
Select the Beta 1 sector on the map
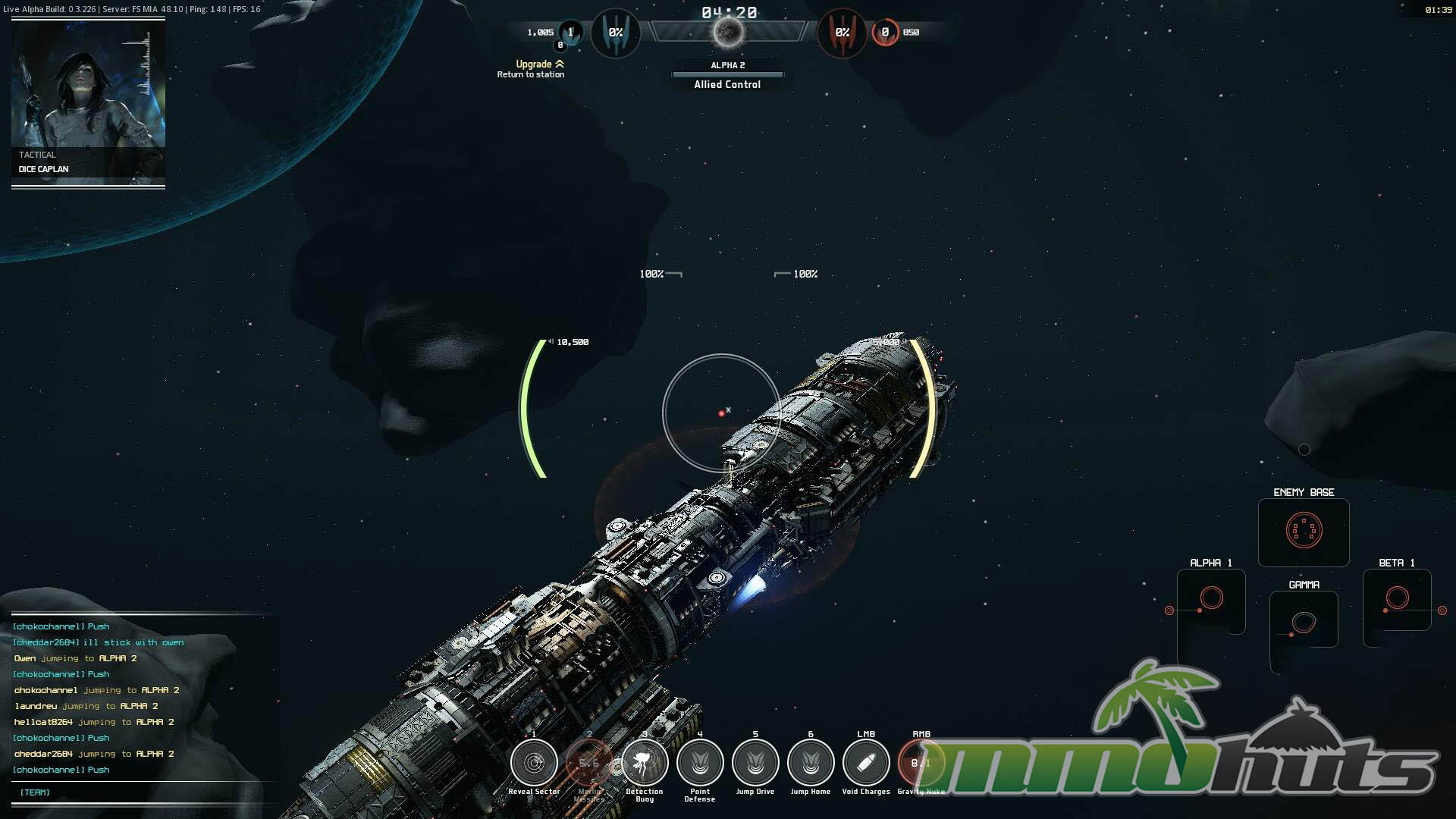[1397, 599]
